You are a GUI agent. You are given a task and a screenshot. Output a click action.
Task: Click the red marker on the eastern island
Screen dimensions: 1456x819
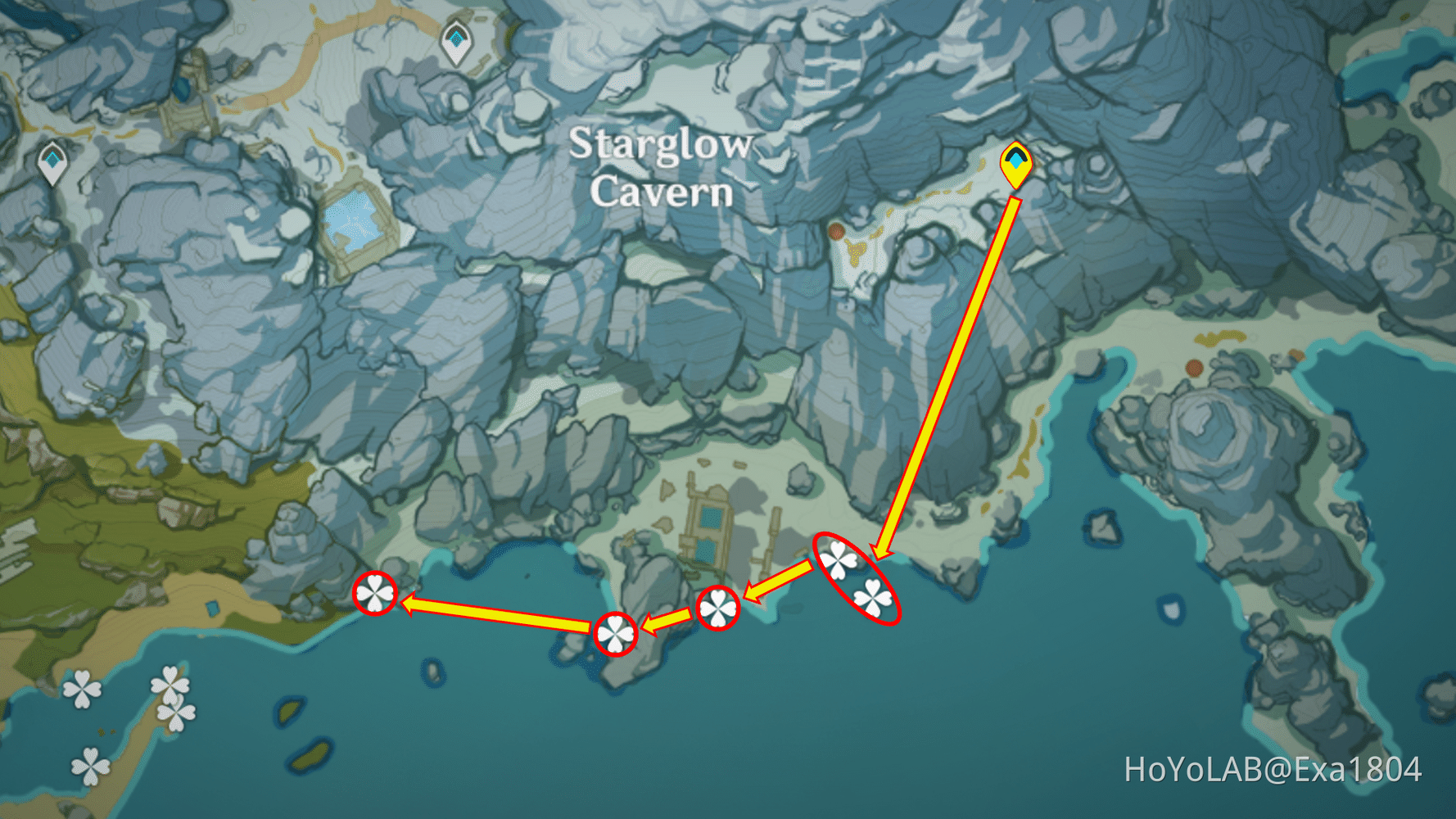point(1194,369)
